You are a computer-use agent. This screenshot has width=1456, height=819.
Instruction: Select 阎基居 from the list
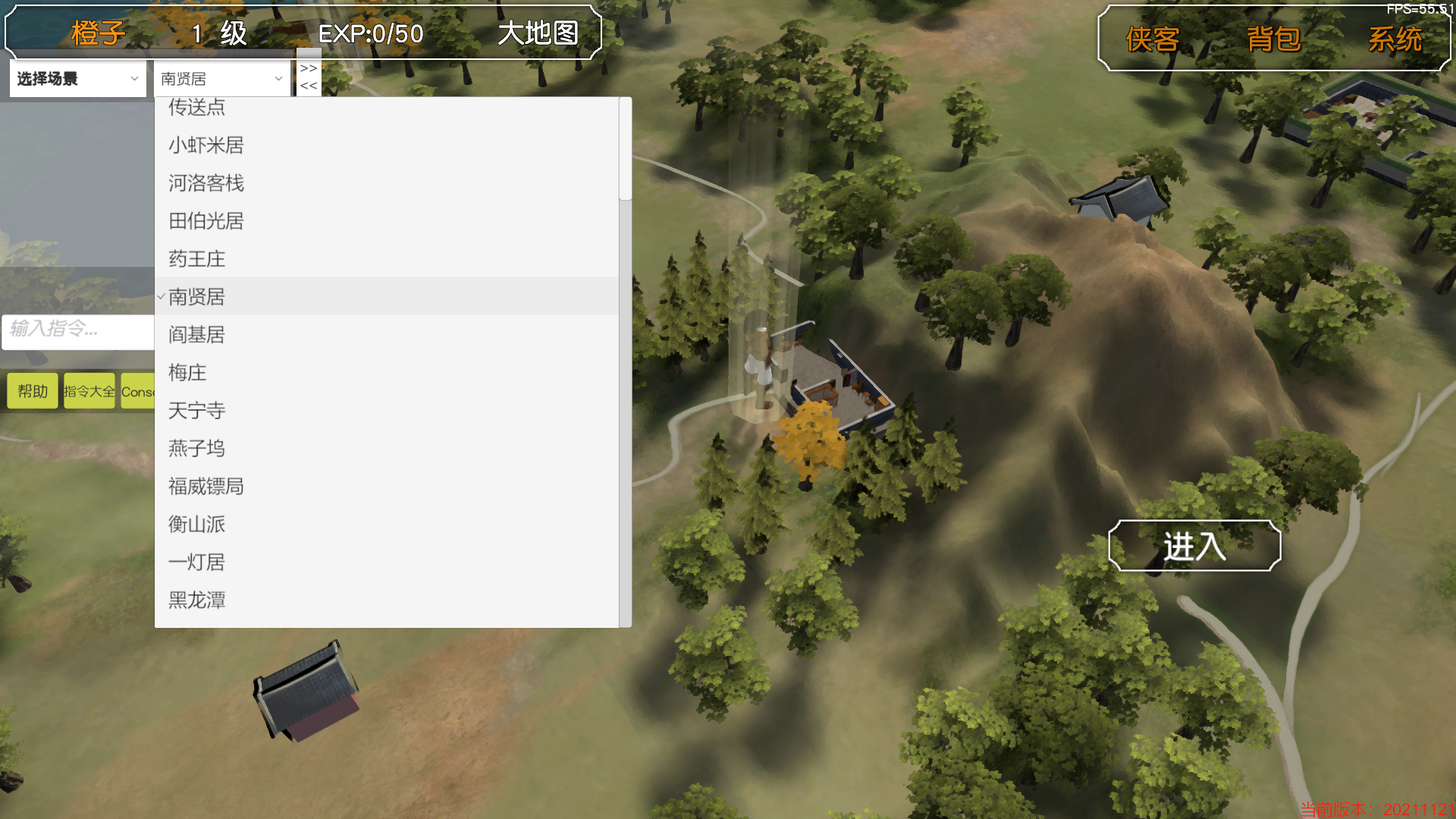197,334
